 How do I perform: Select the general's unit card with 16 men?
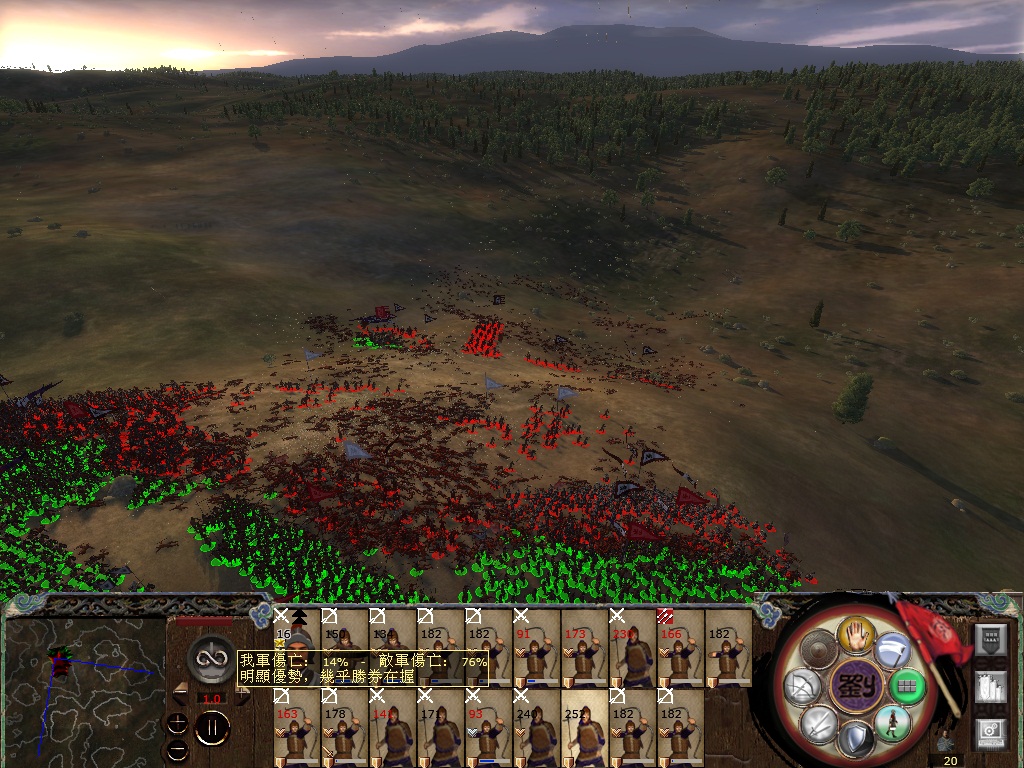[296, 650]
